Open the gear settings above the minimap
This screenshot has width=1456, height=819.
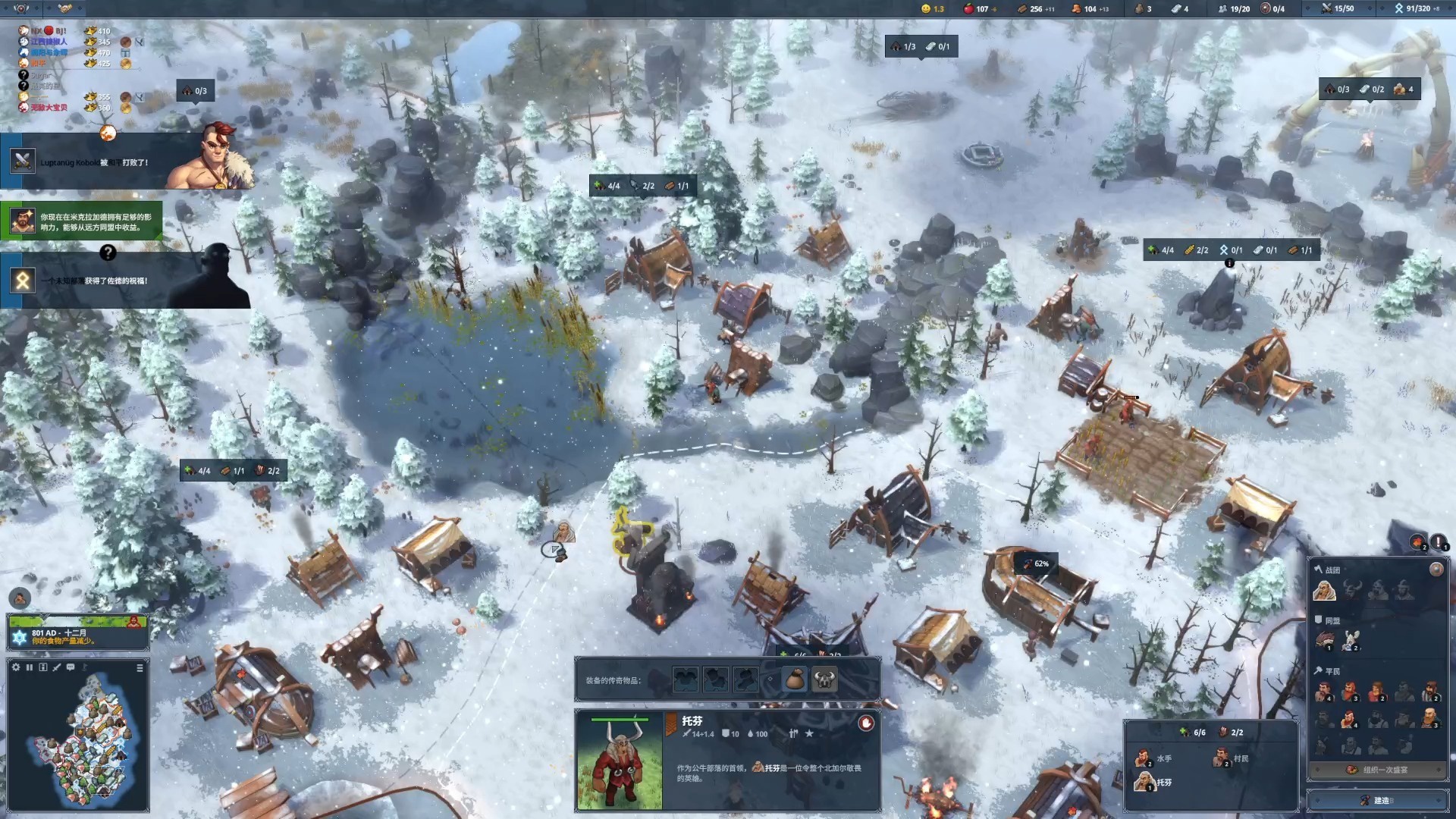[x=16, y=667]
